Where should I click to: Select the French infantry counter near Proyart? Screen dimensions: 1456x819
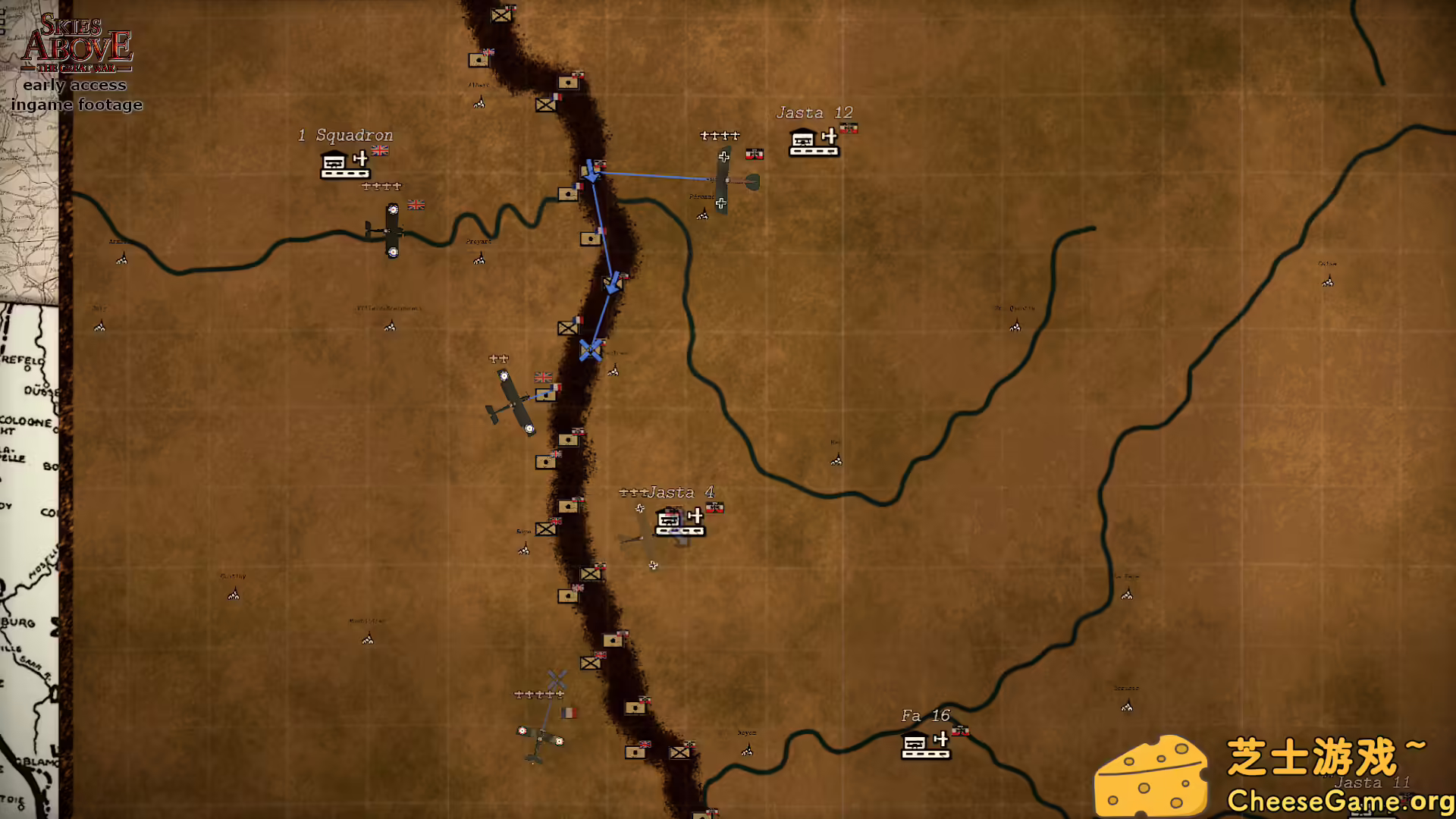point(568,193)
